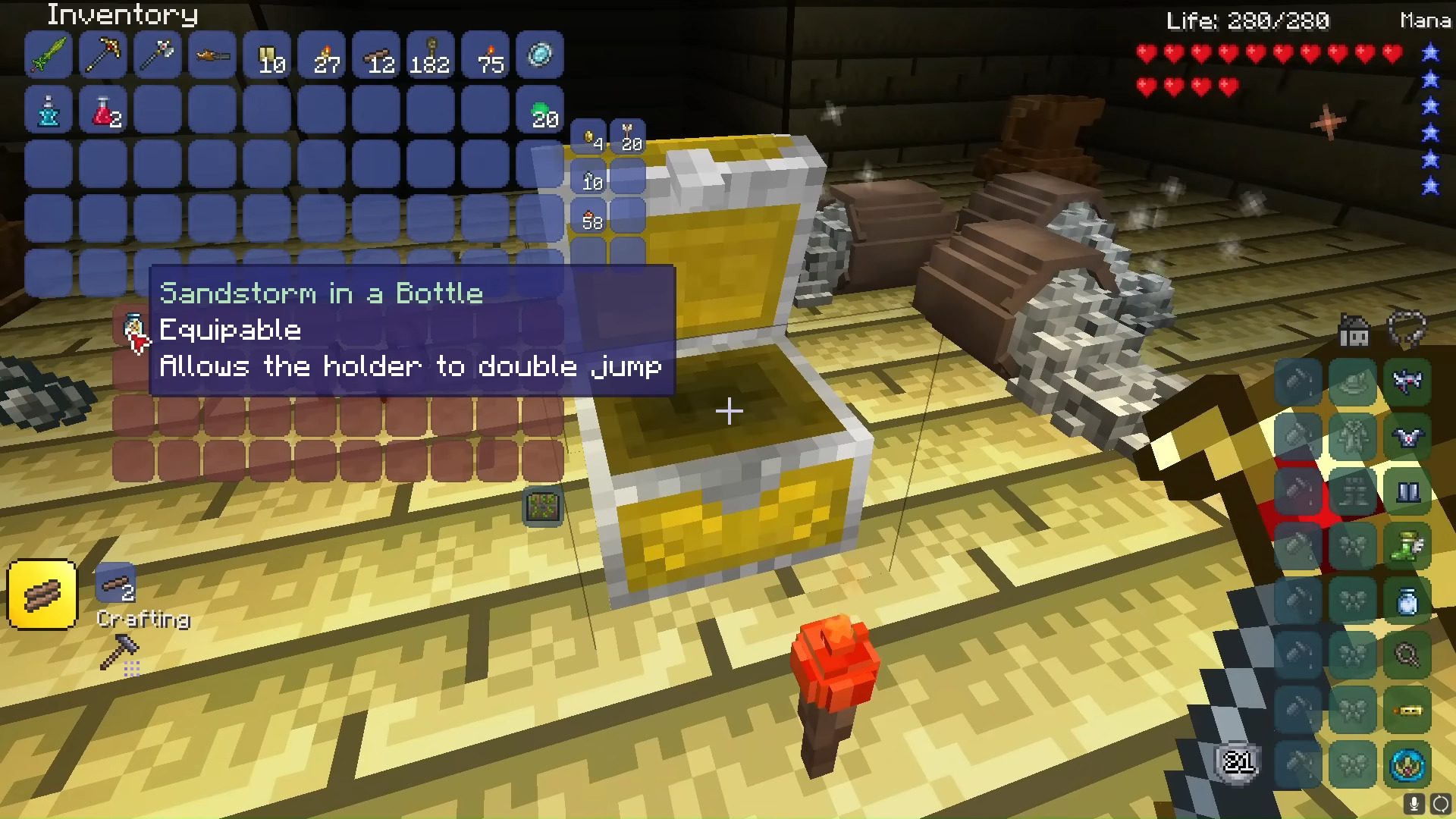Take the Sandstorm in a Bottle from chest
Screen dimensions: 1456x819
point(133,328)
